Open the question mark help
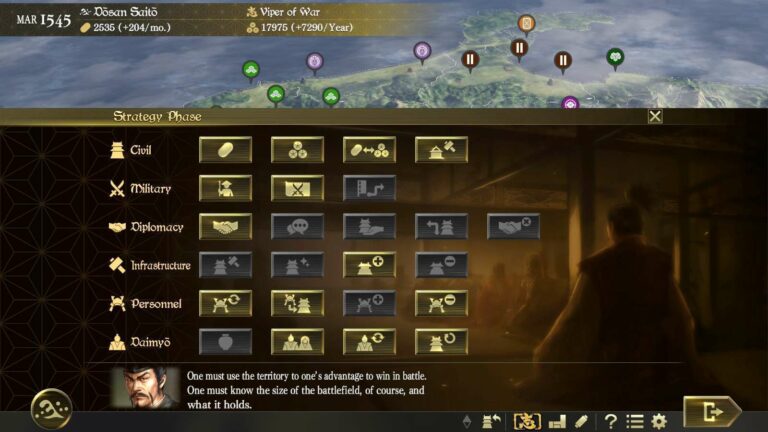 point(609,421)
